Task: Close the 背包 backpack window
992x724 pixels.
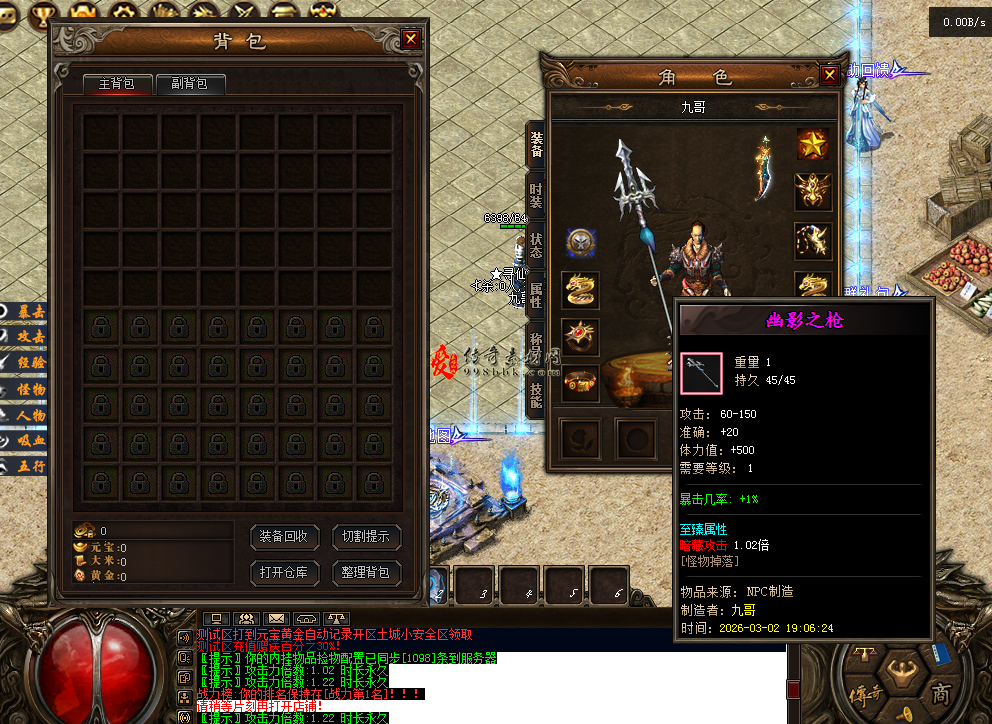Action: 411,39
